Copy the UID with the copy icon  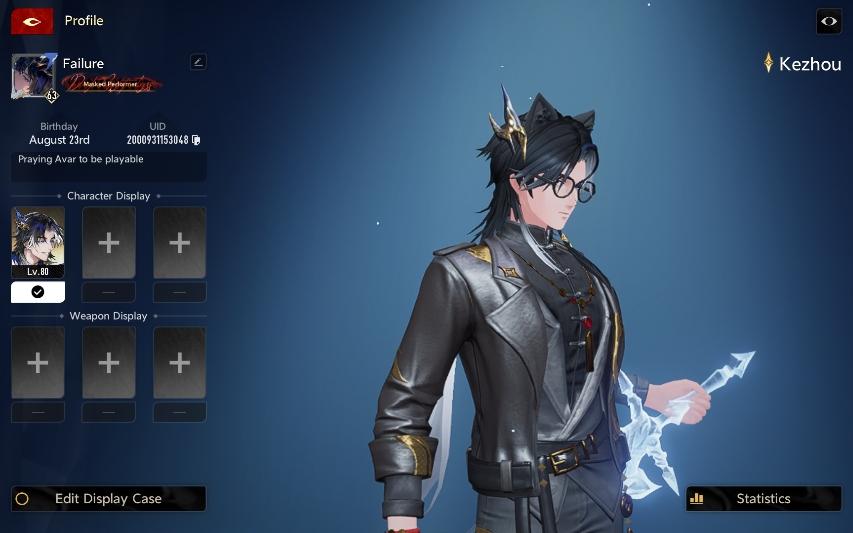point(197,140)
